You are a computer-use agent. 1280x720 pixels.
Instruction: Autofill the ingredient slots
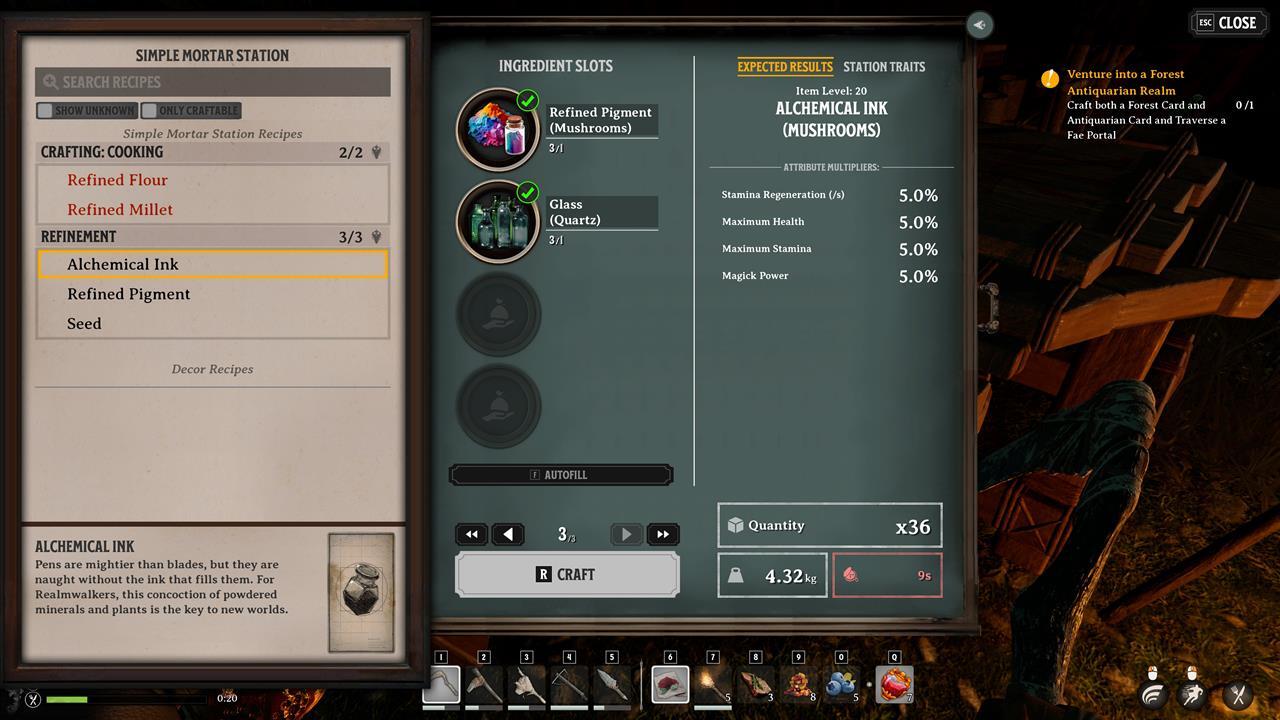[x=561, y=475]
